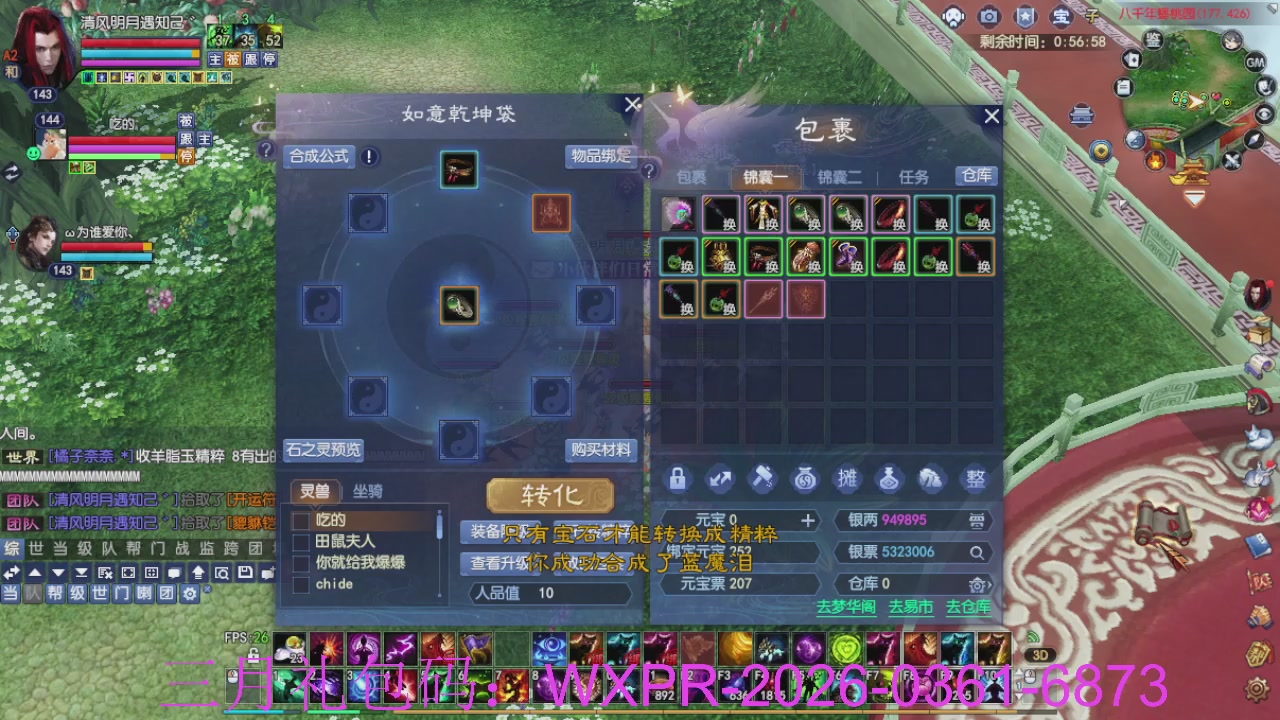Click the diagonal arrows expand icon in the bag
Screen dimensions: 1280x720
(720, 479)
